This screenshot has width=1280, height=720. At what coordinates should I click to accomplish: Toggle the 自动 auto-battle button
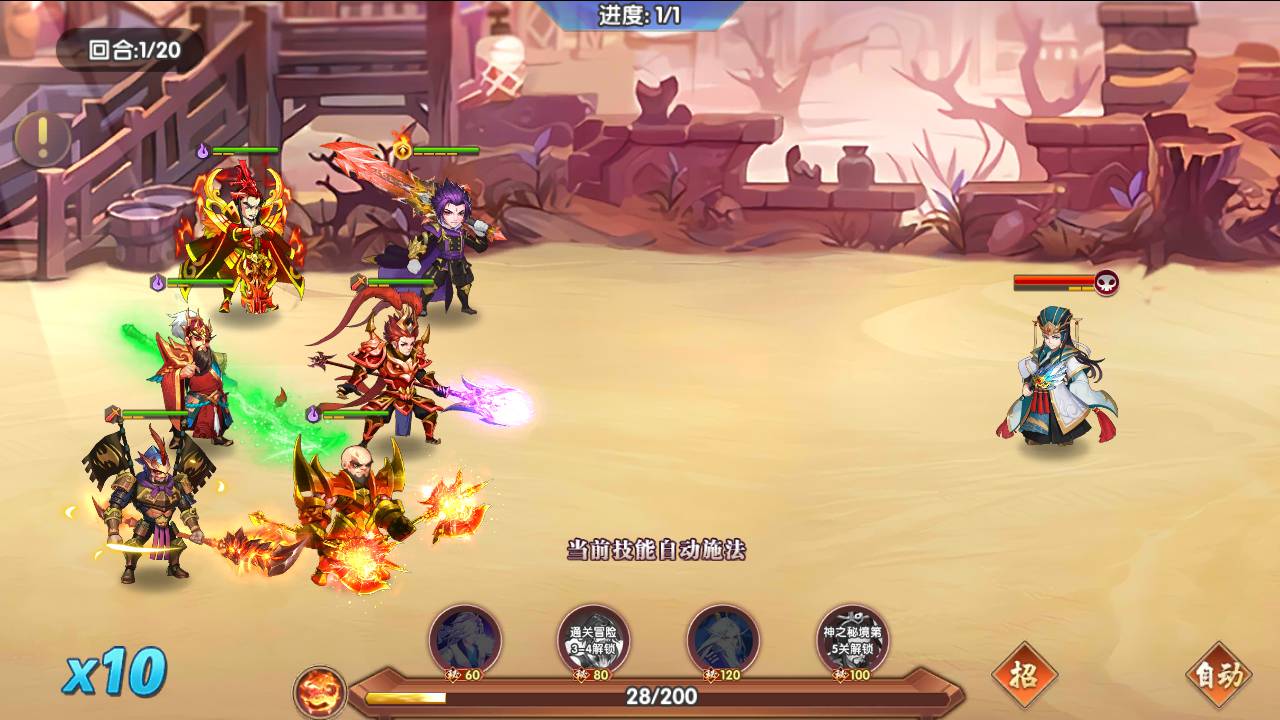coord(1218,676)
